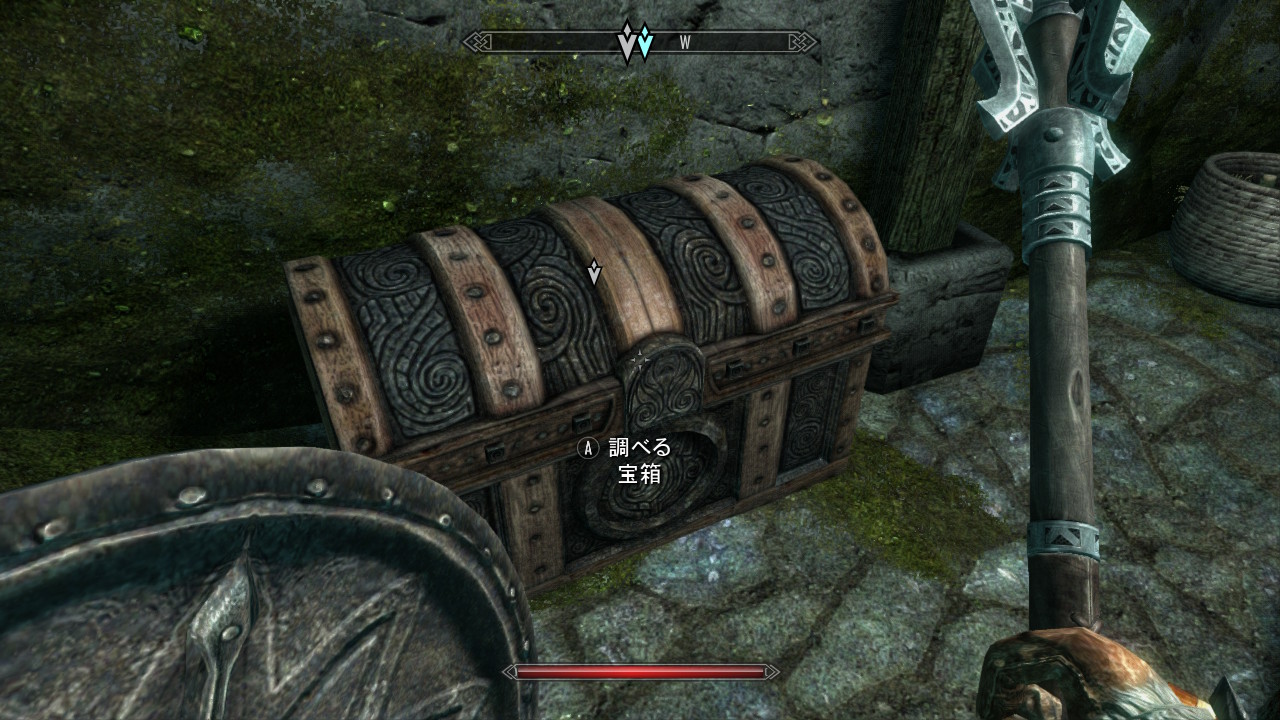1280x720 pixels.
Task: Select the cyan quest marker on the compass
Action: [x=645, y=42]
